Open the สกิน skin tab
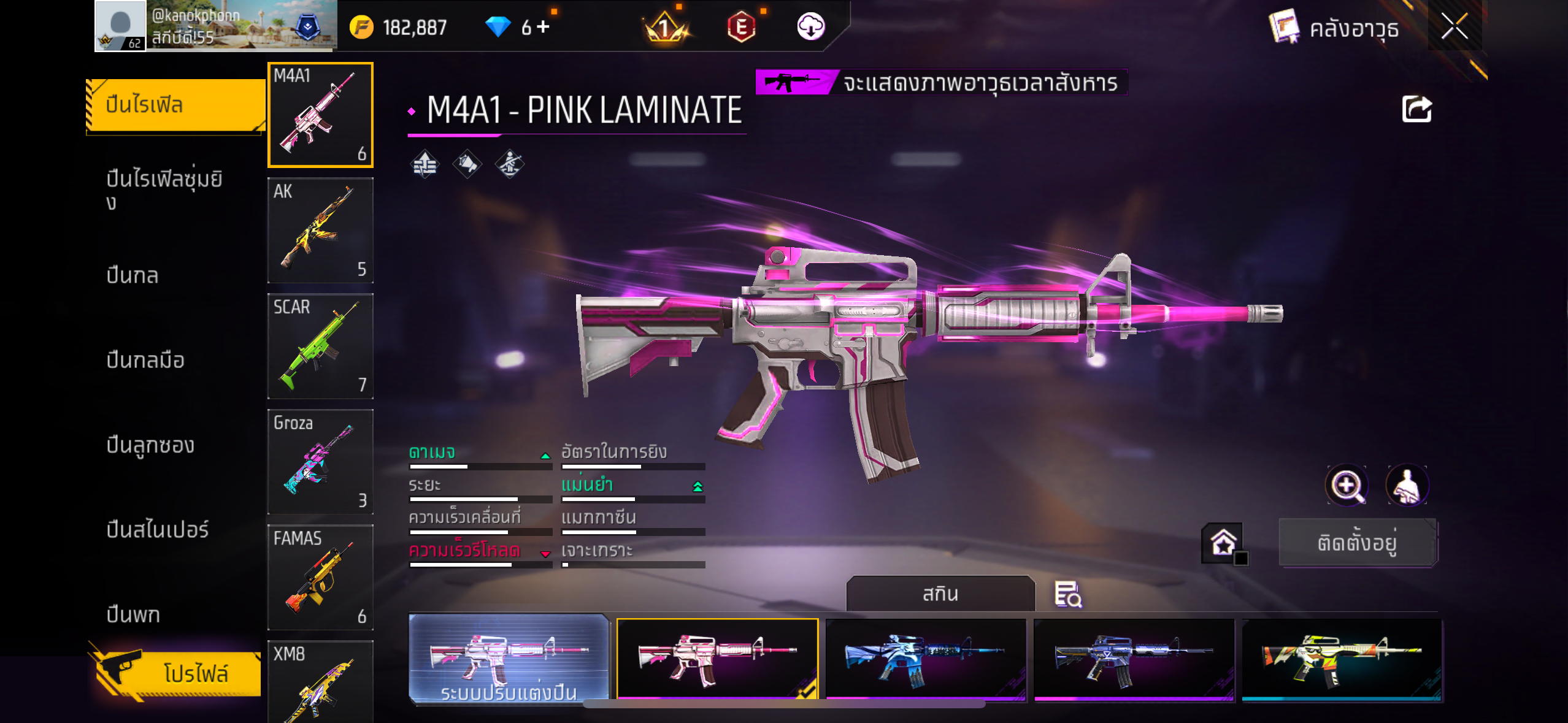The width and height of the screenshot is (1568, 723). click(940, 594)
